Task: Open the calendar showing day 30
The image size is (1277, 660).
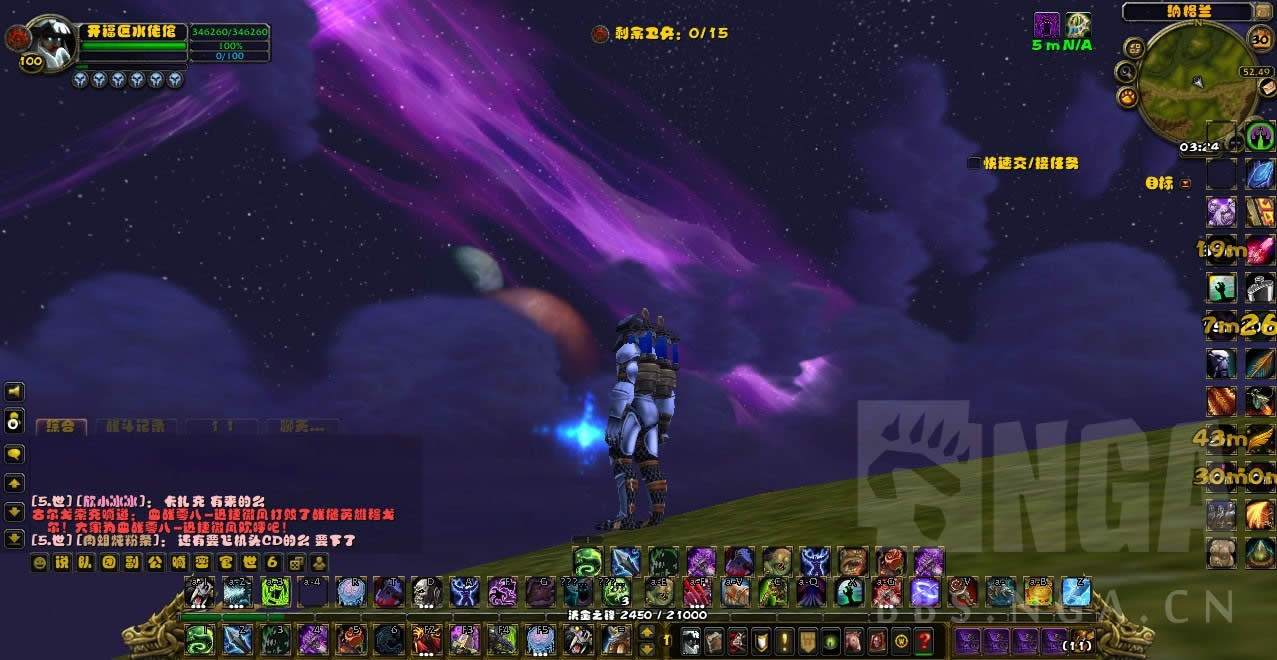Action: tap(1262, 38)
